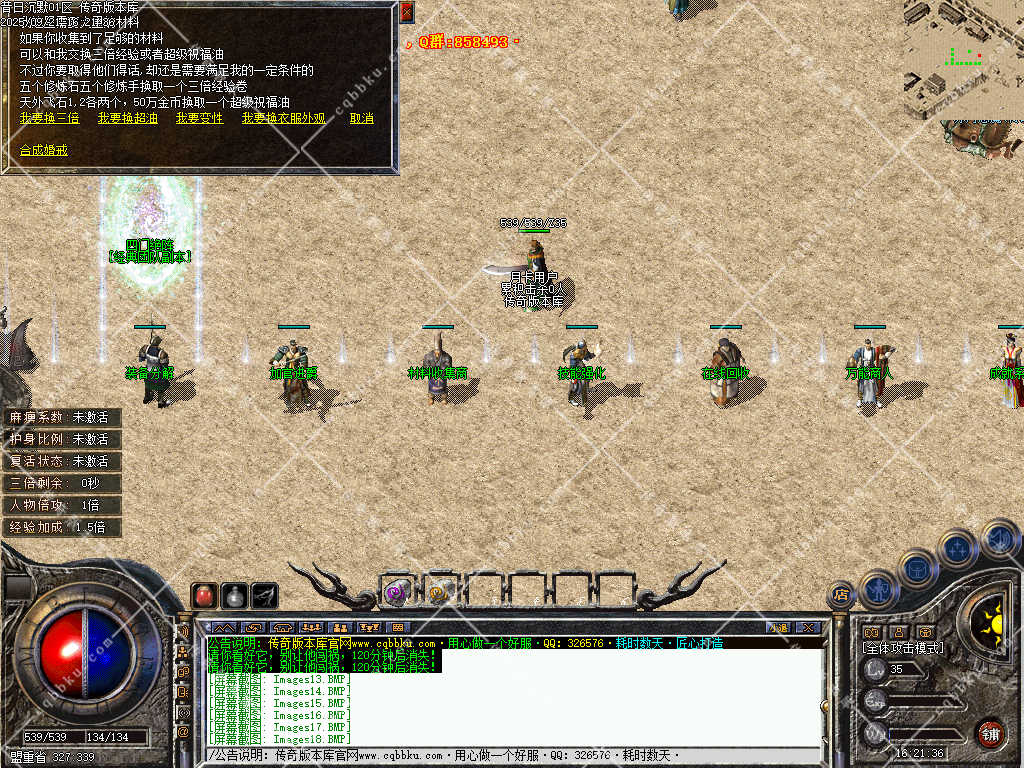
Task: Select the 我要换超油 dialogue option
Action: 127,118
